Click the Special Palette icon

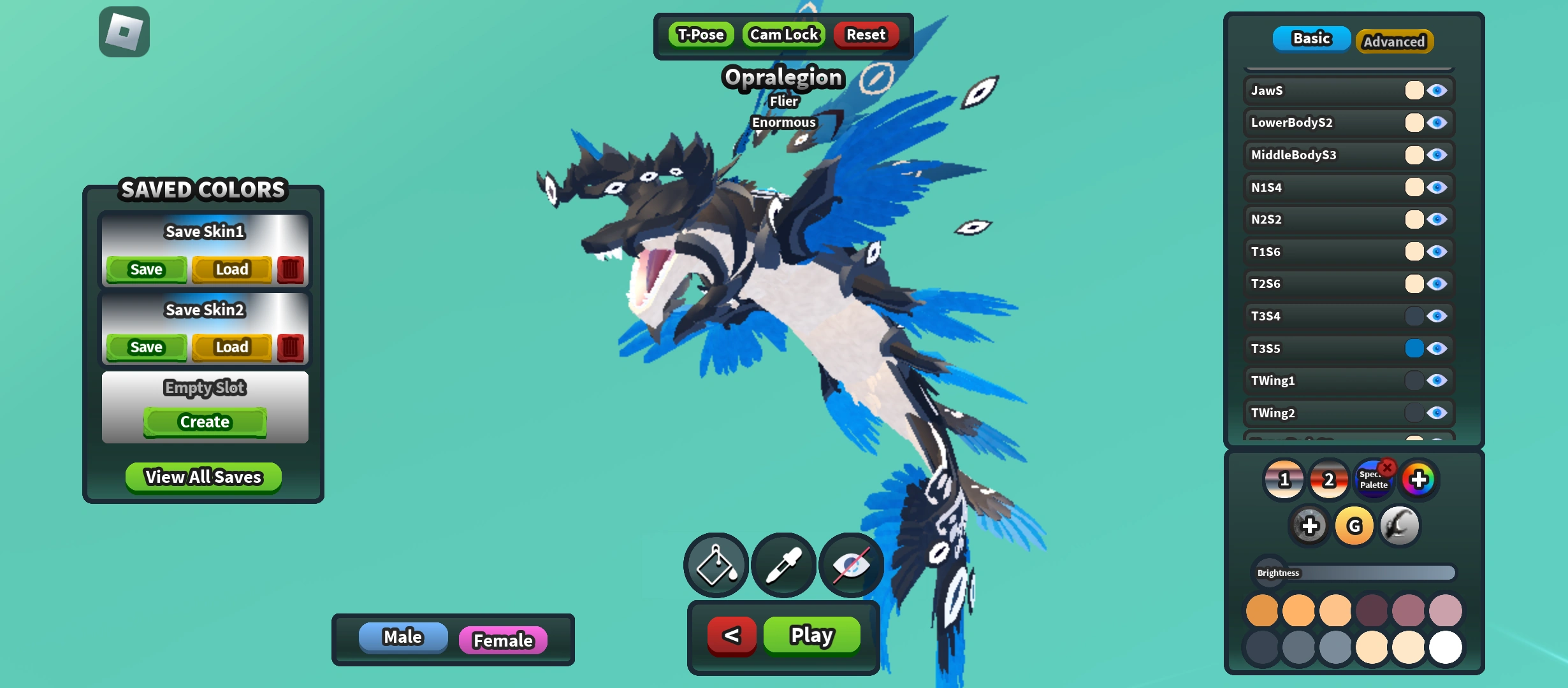[1374, 480]
